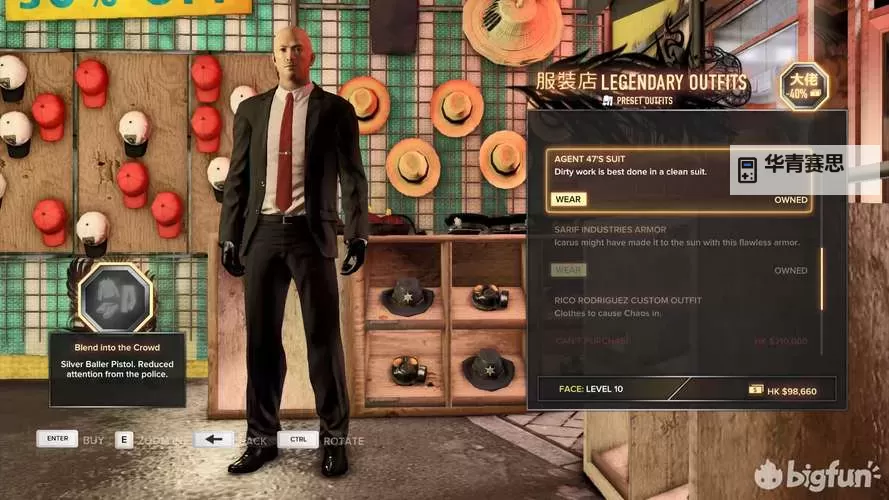Click the outfit list scrollbar
This screenshot has width=889, height=500.
[822, 278]
